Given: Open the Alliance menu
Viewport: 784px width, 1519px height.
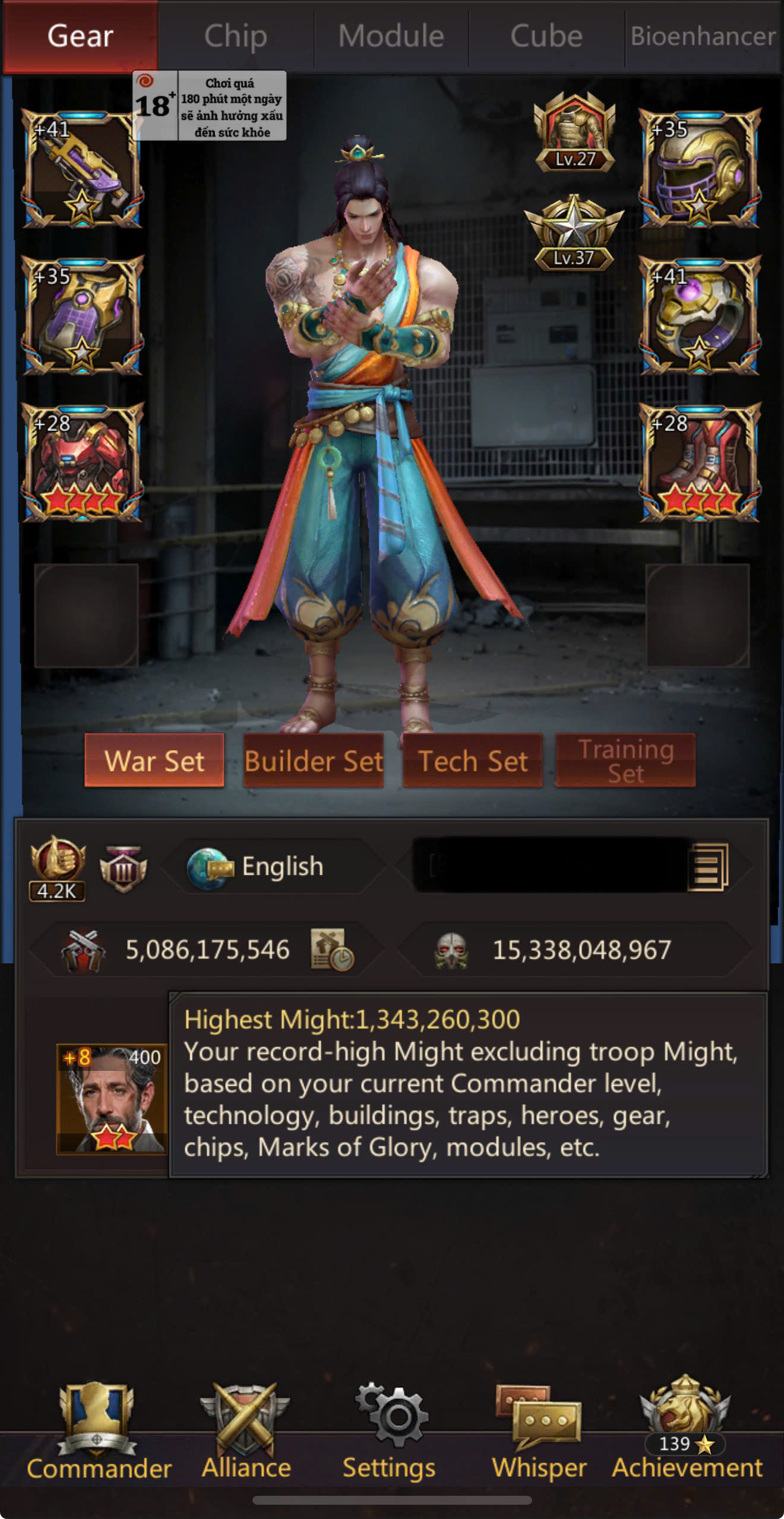Looking at the screenshot, I should pos(246,1432).
